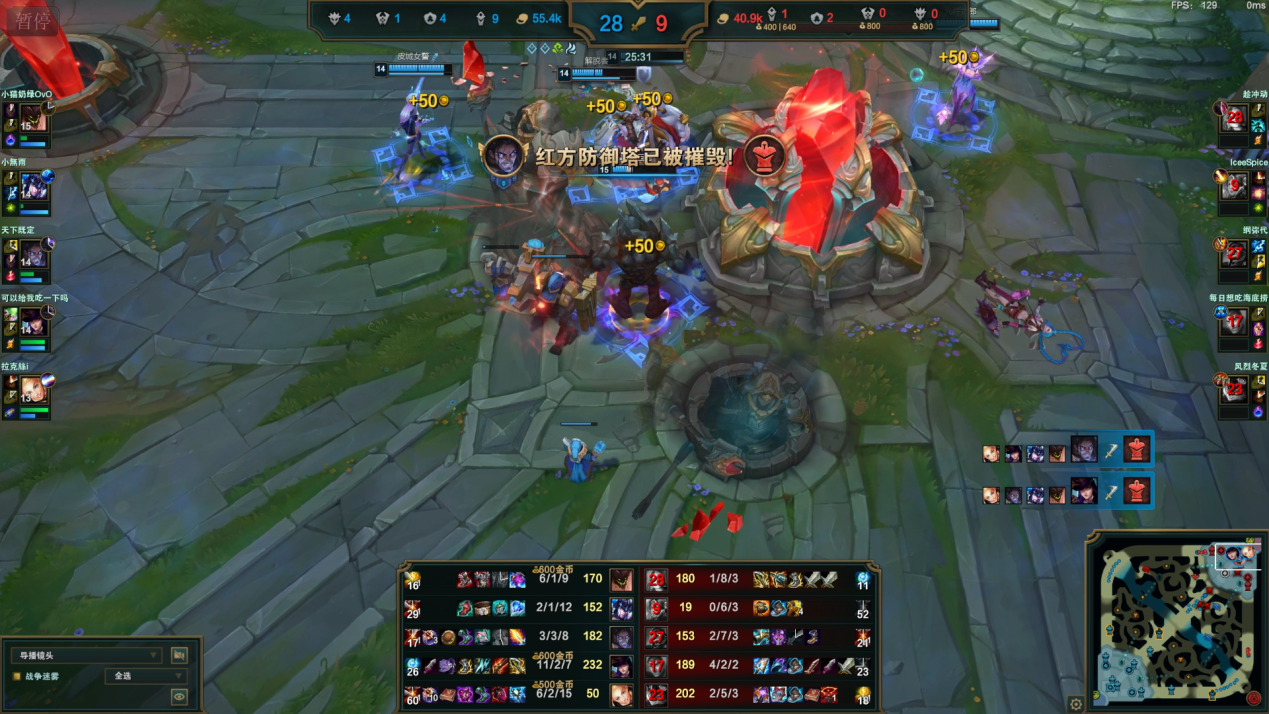Toggle the eye visibility button

tap(179, 697)
